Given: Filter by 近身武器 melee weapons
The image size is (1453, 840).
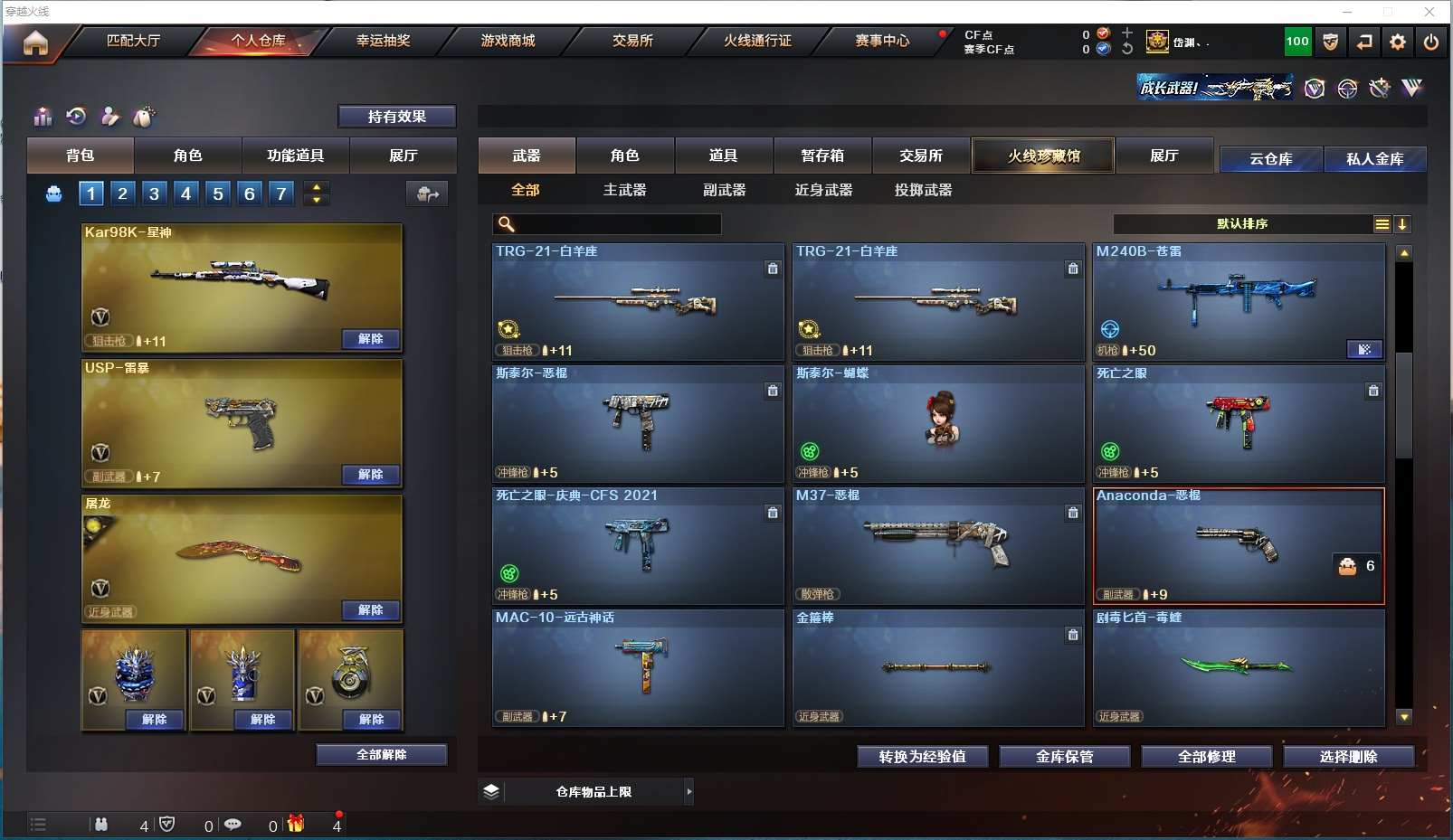Looking at the screenshot, I should click(823, 190).
